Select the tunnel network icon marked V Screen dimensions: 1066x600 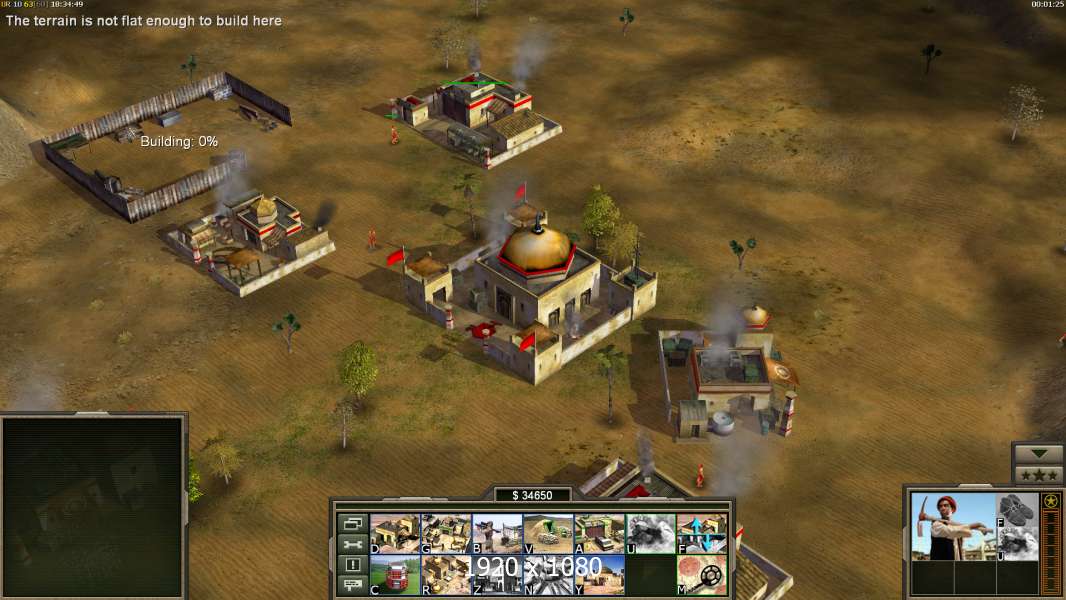[x=548, y=534]
